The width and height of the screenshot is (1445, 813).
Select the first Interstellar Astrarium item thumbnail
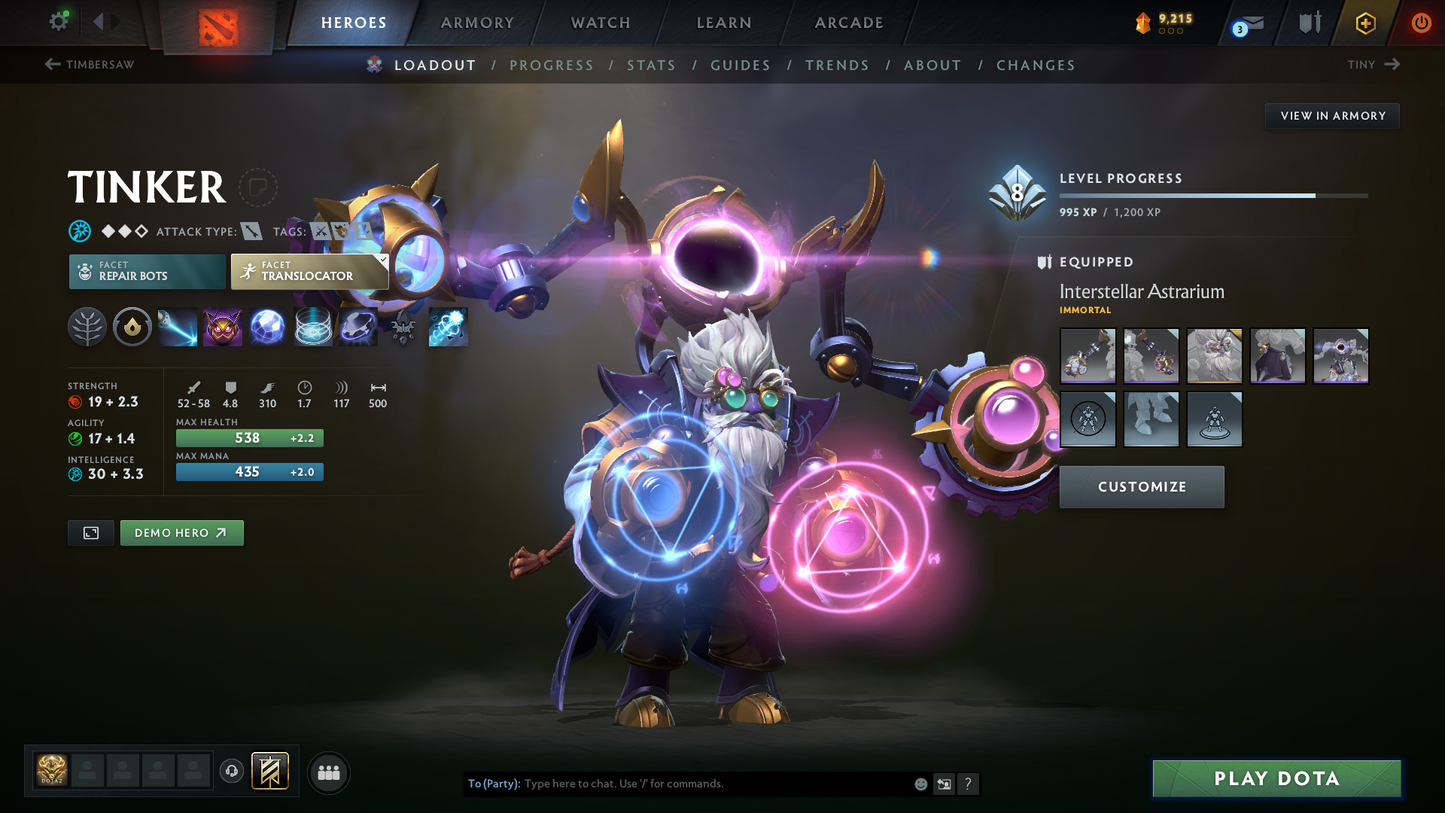(x=1088, y=355)
